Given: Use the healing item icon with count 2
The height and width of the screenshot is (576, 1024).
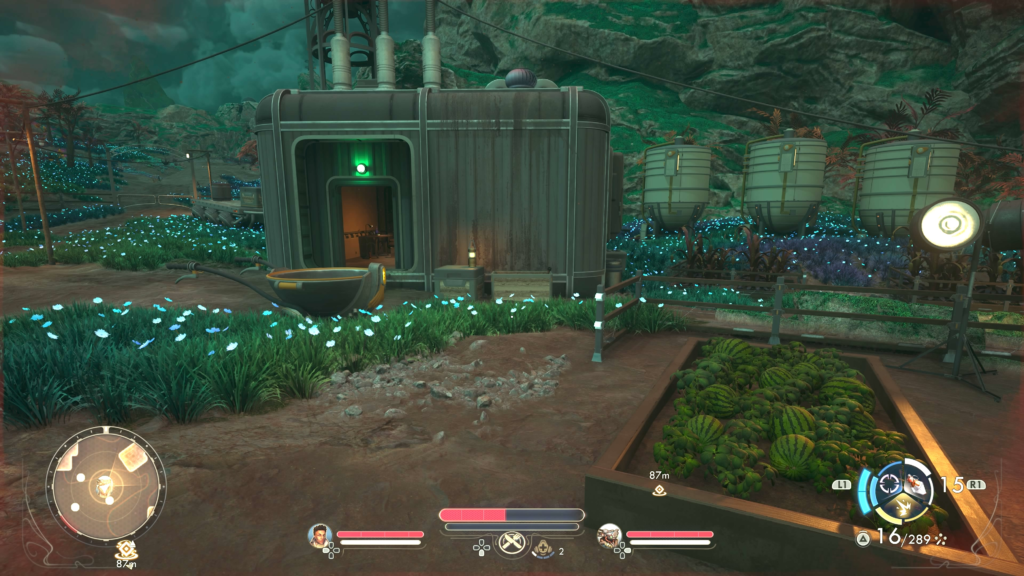Looking at the screenshot, I should pyautogui.click(x=544, y=546).
